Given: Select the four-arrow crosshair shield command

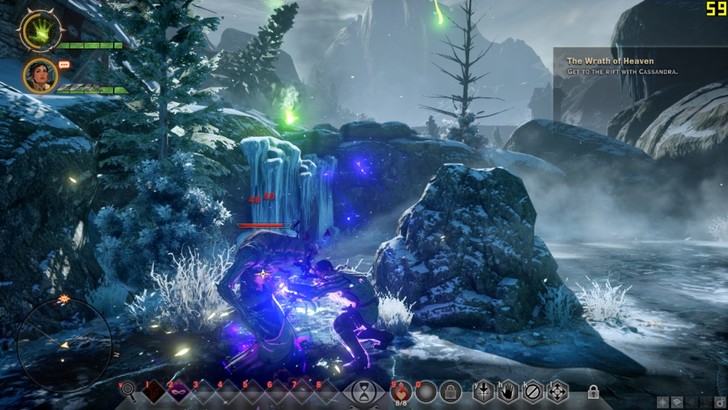Looking at the screenshot, I should [557, 392].
